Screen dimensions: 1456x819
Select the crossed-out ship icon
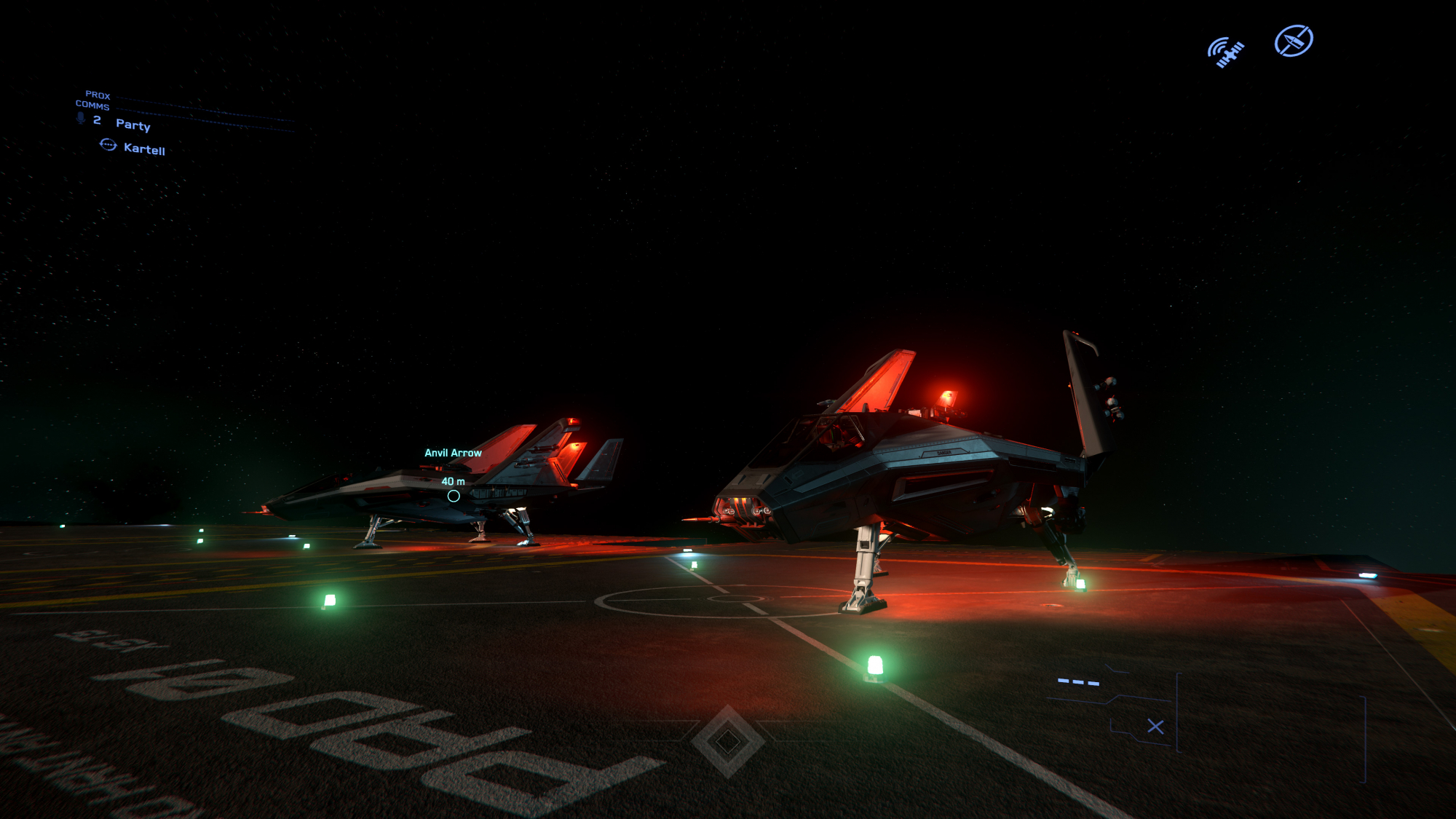point(1294,41)
